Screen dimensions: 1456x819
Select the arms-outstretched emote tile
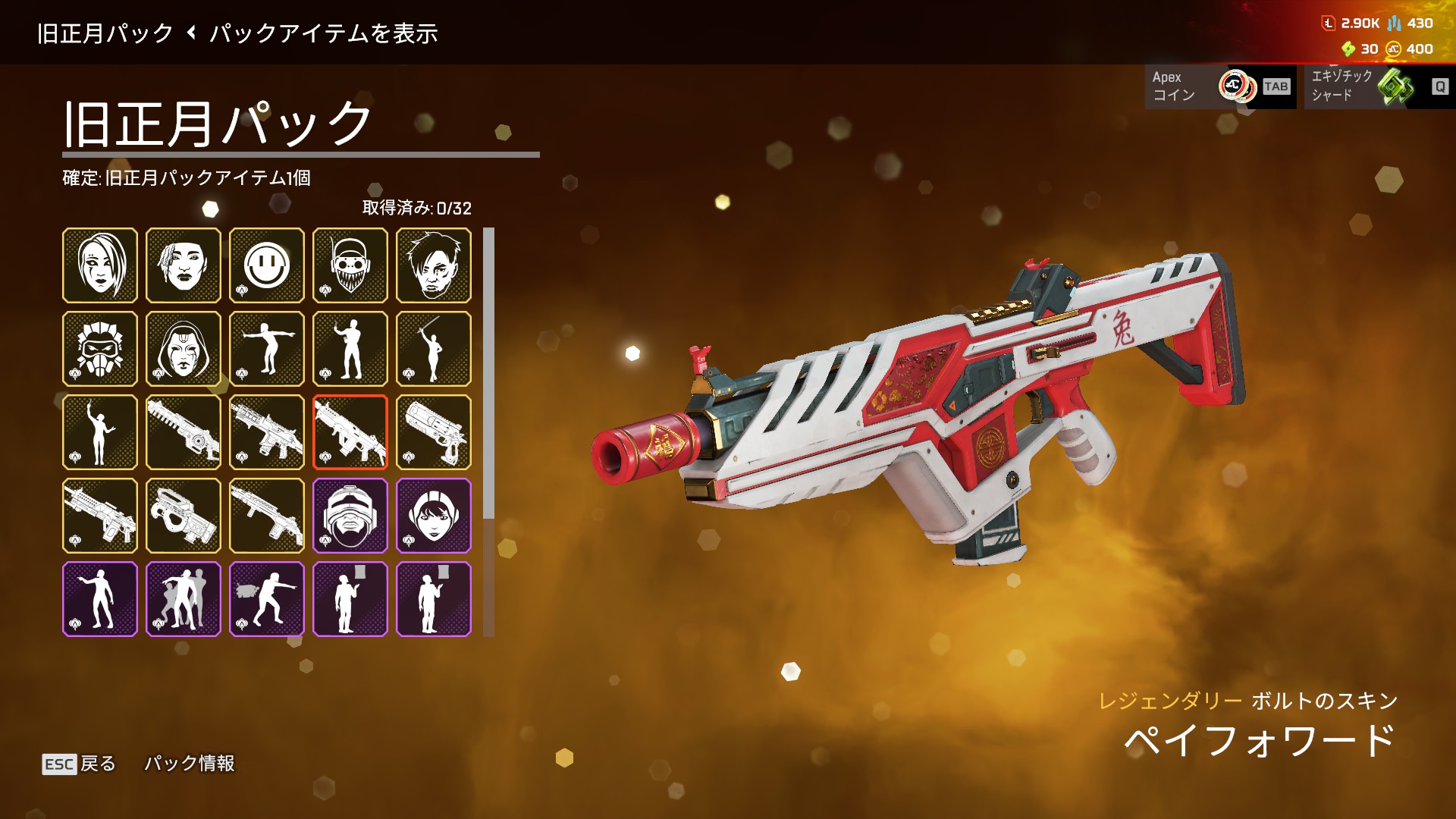click(267, 349)
